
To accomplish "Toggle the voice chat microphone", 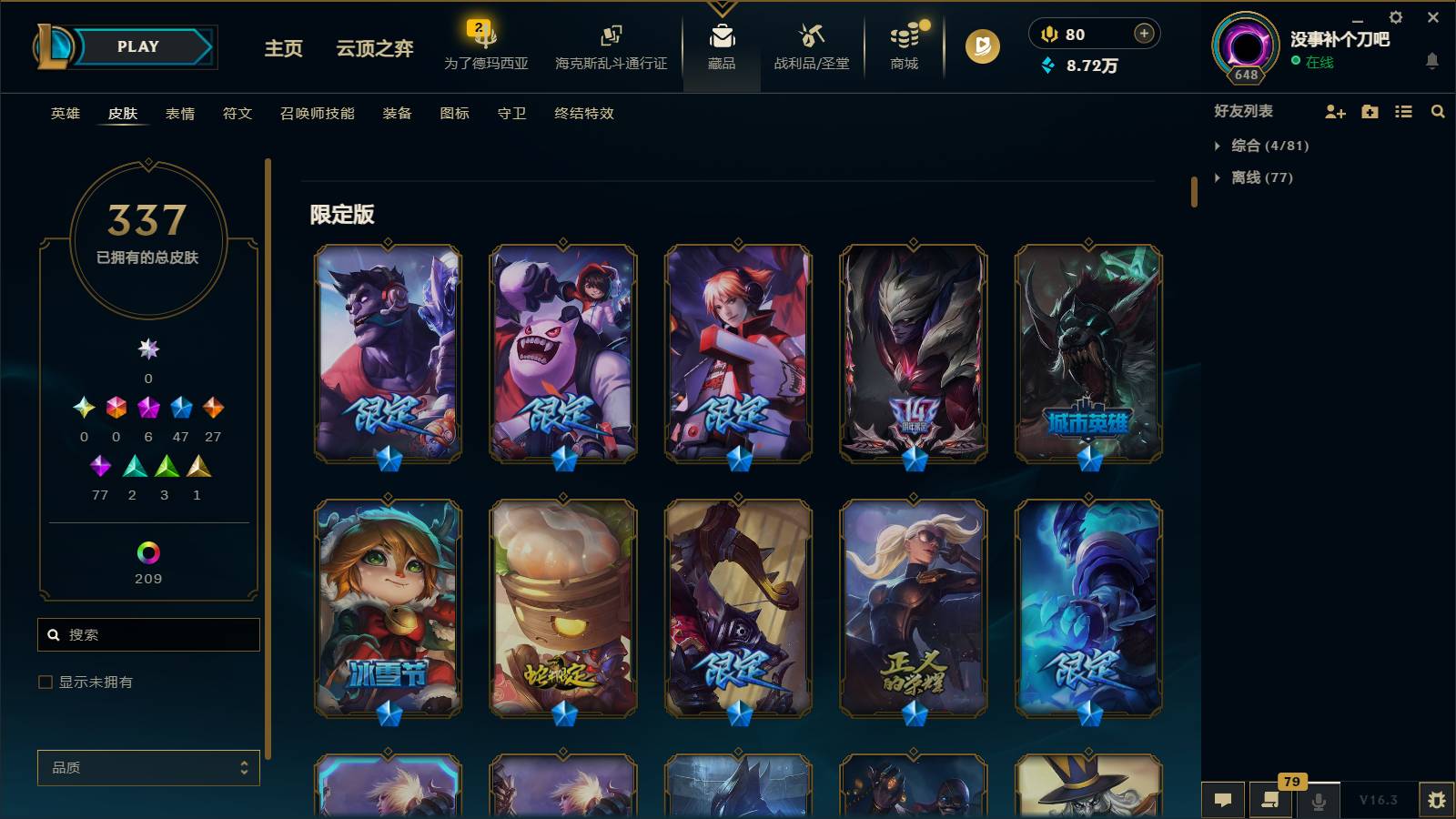I will coord(1318,801).
